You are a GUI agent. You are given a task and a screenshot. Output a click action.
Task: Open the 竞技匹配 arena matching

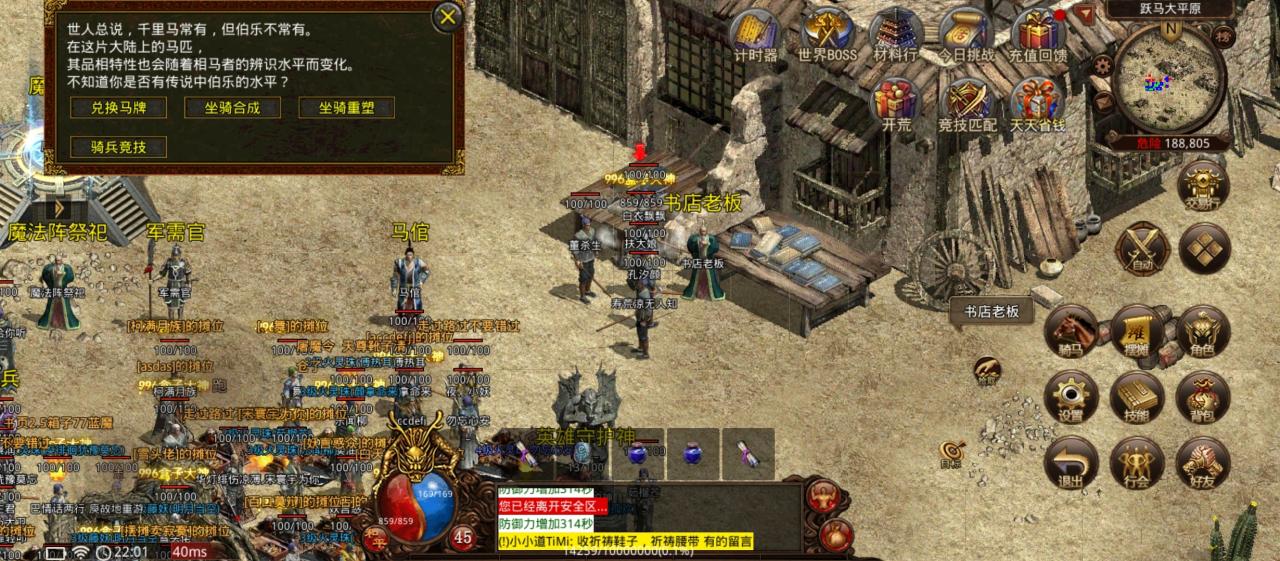click(x=967, y=103)
